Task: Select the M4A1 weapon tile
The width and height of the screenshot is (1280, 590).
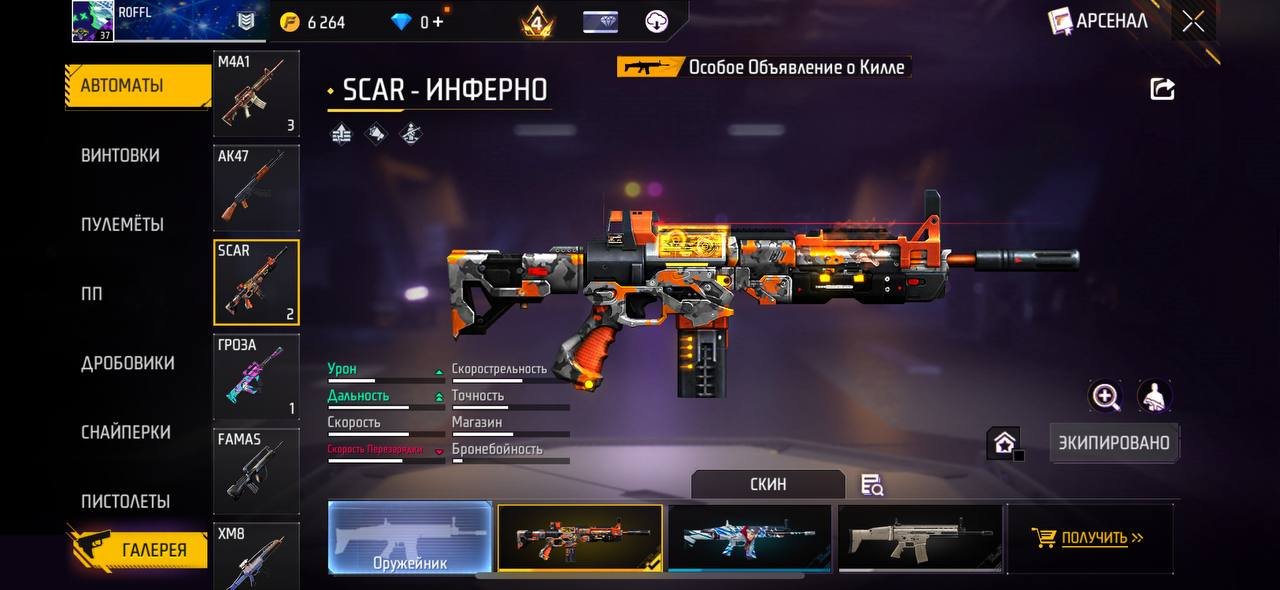Action: pyautogui.click(x=256, y=93)
